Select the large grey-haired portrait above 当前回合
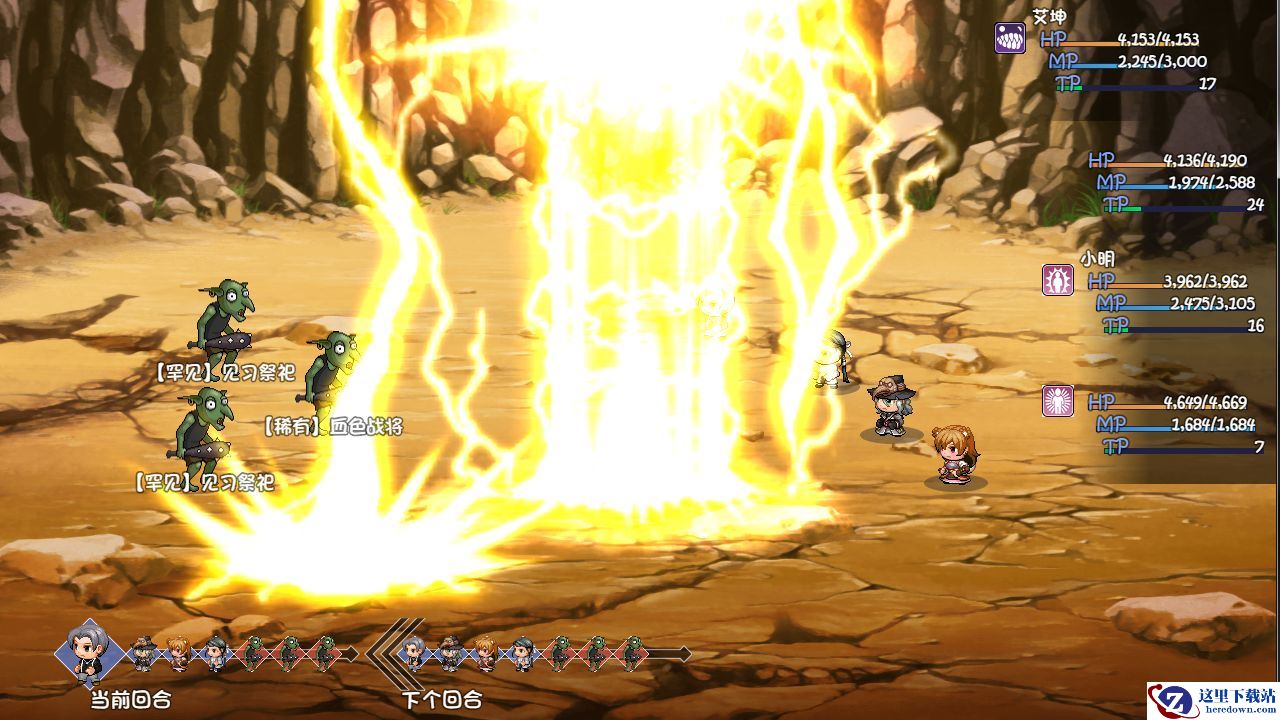1280x720 pixels. [x=90, y=652]
